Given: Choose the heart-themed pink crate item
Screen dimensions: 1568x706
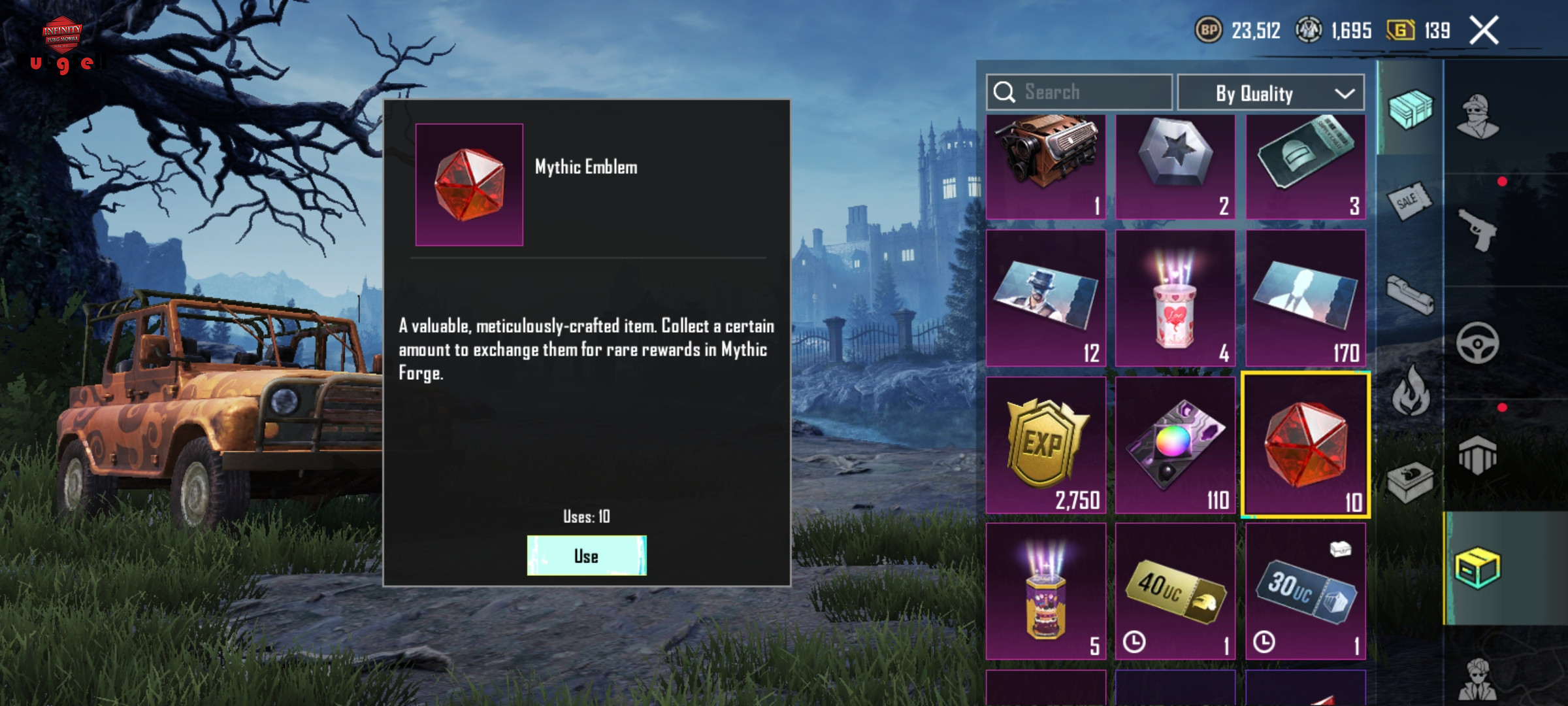Looking at the screenshot, I should pos(1175,298).
